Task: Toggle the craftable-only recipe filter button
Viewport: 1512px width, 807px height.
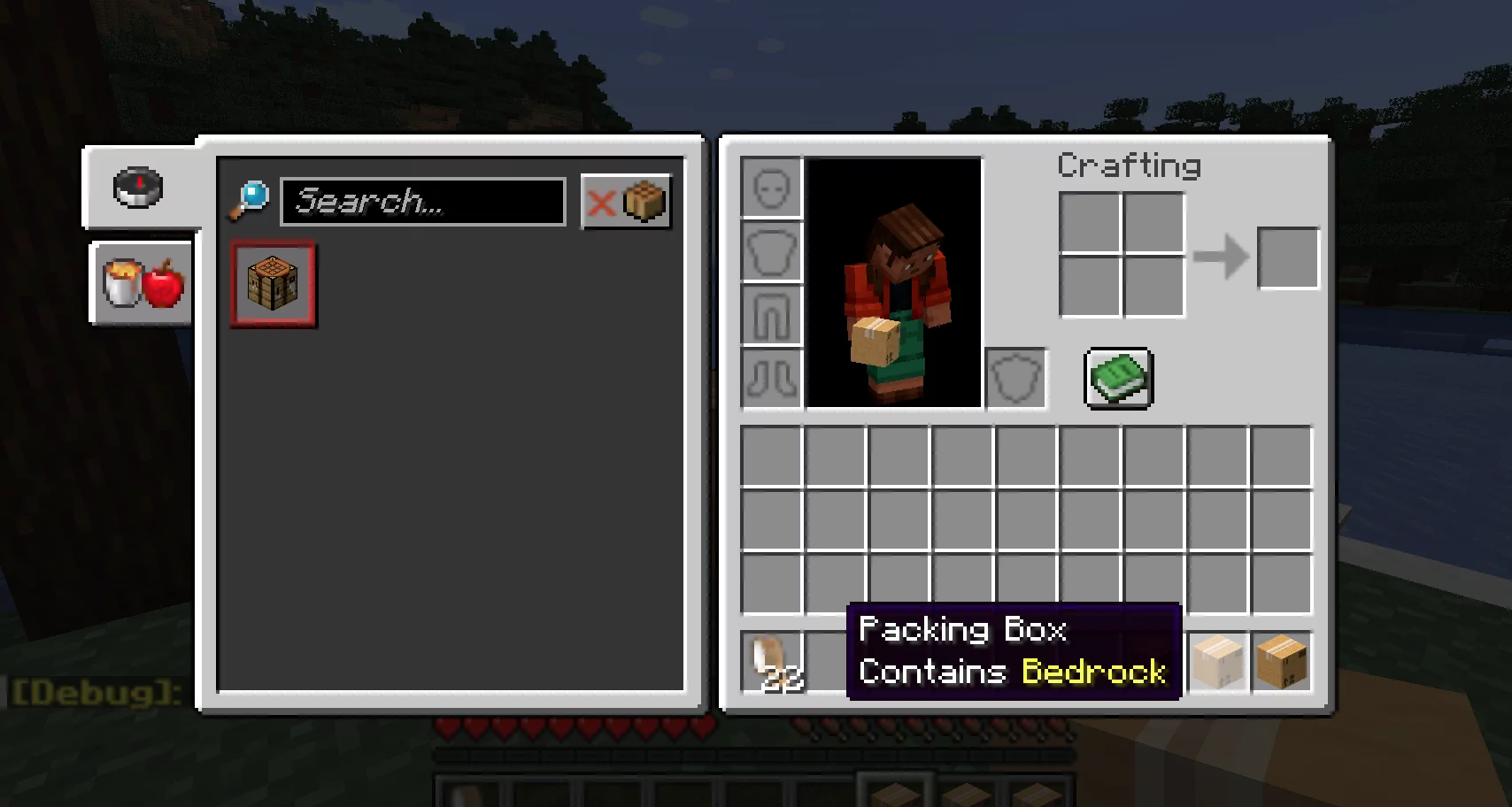Action: (626, 202)
